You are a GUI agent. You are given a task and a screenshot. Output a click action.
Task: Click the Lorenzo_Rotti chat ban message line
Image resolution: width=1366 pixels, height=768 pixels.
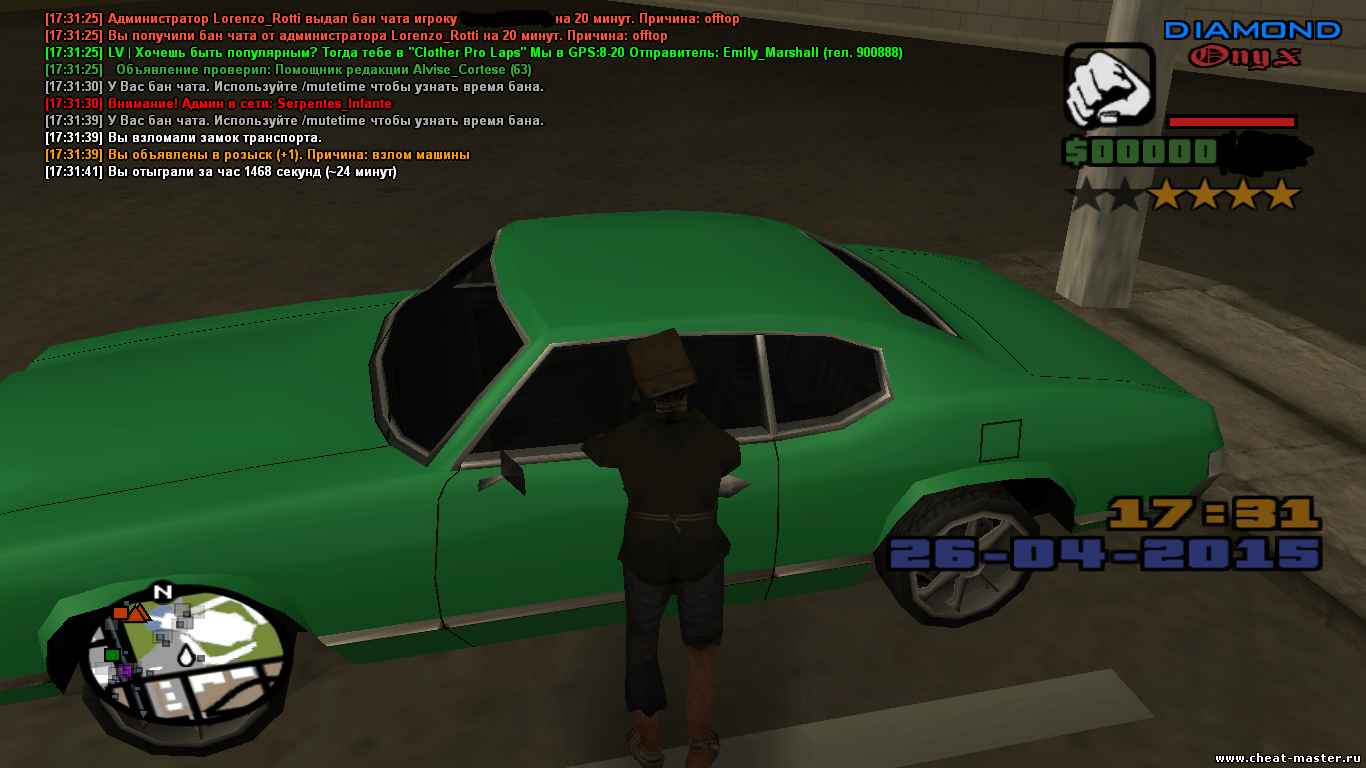[x=392, y=19]
